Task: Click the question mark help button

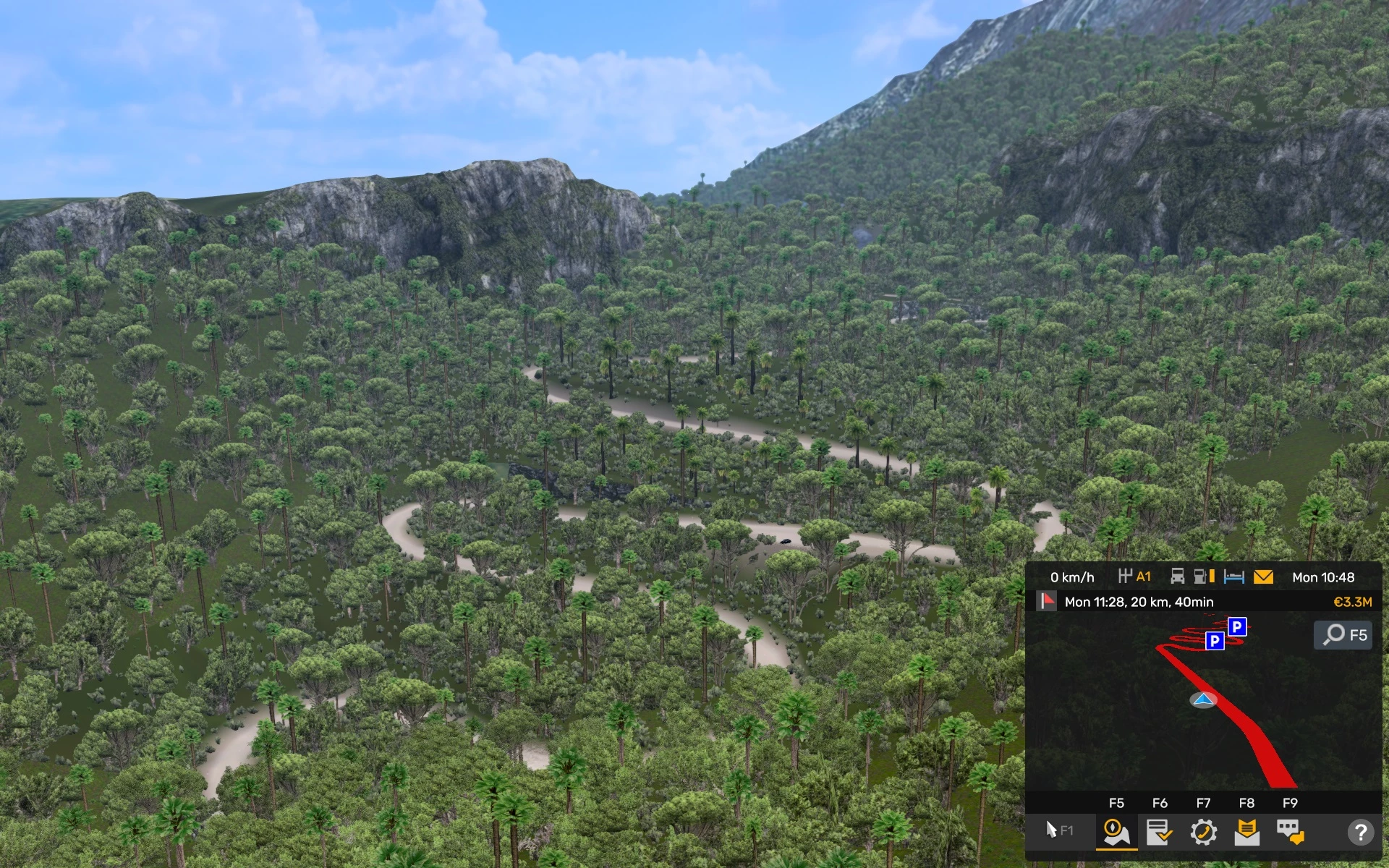Action: click(1360, 832)
